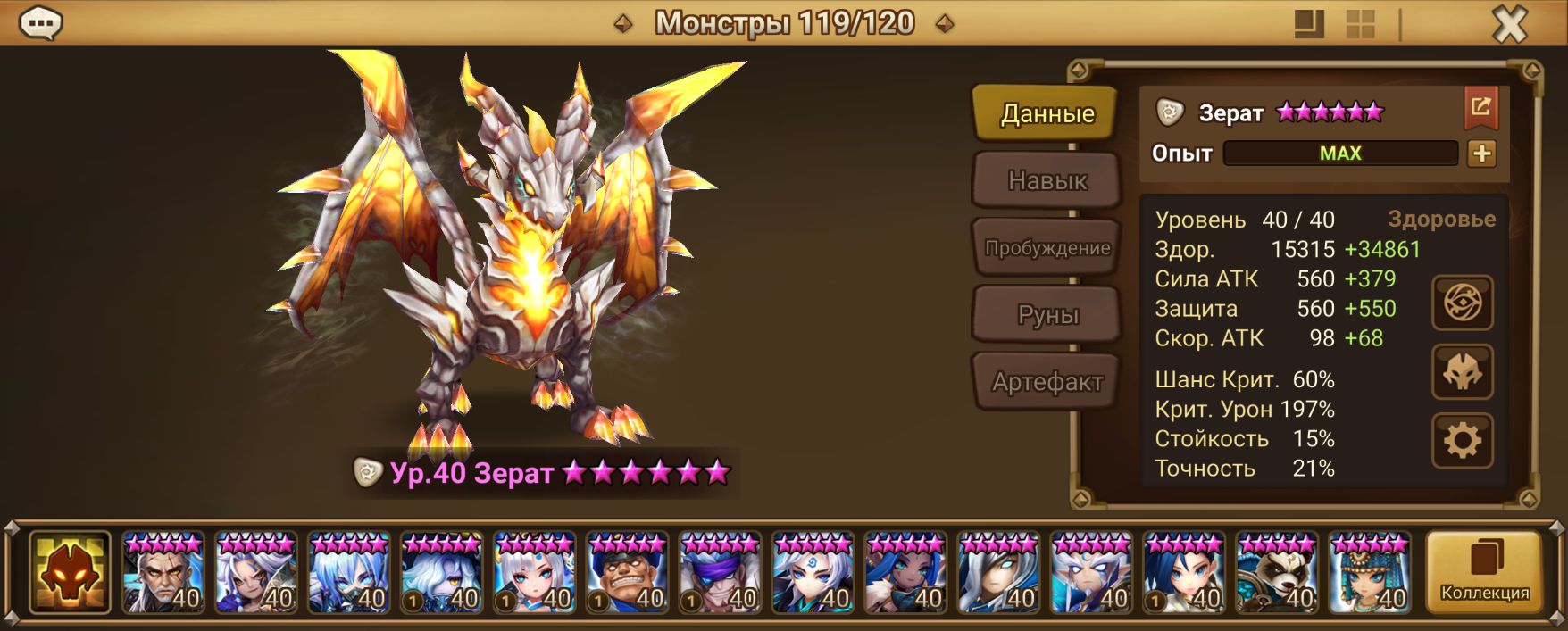Select the mustached man in cap thumbnail
1568x631 pixels.
(x=627, y=572)
